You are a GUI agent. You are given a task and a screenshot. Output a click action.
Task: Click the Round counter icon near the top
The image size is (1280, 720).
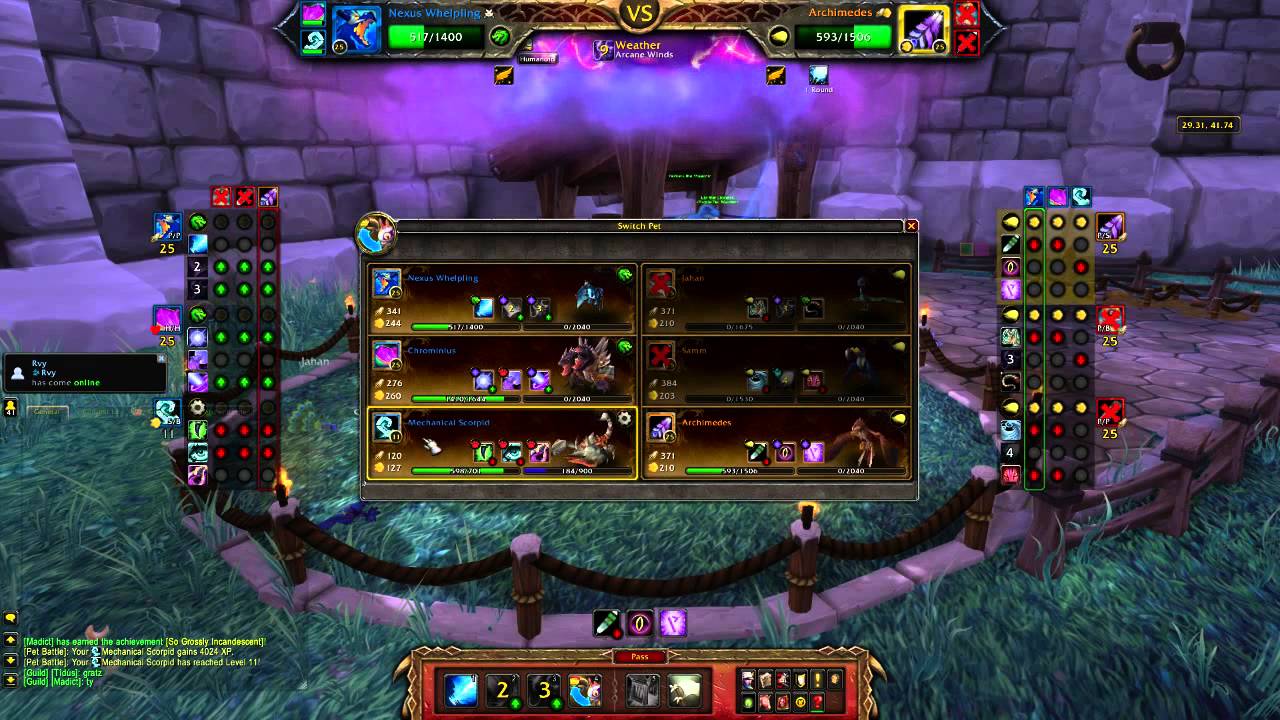[818, 74]
